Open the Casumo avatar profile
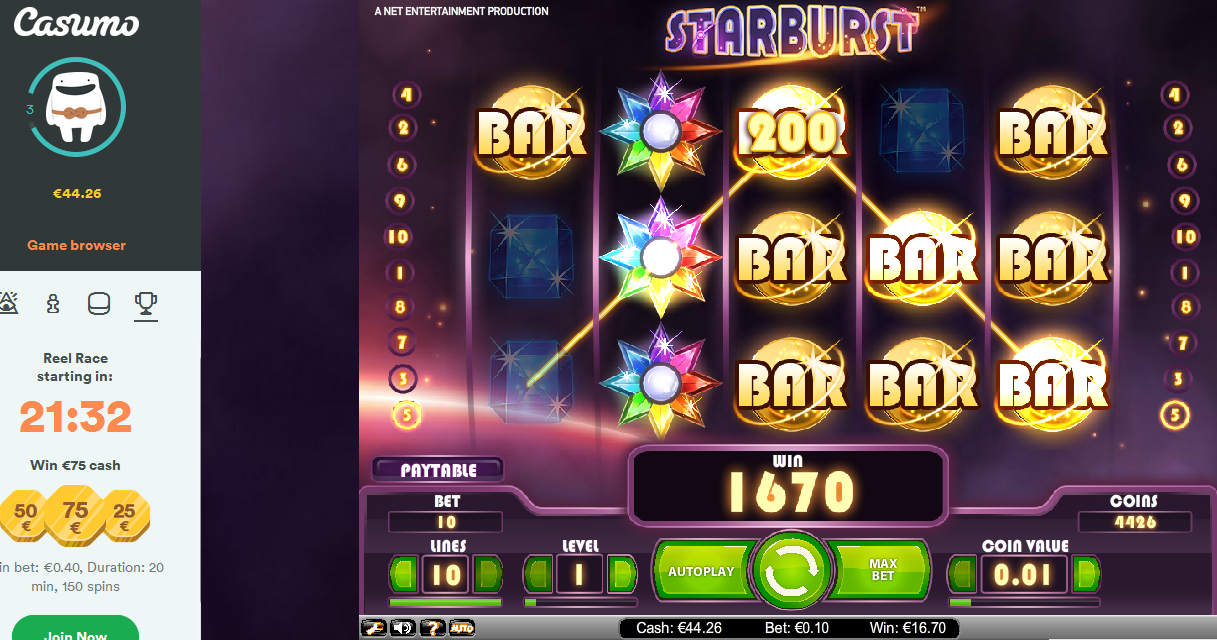Viewport: 1217px width, 640px height. click(x=76, y=106)
